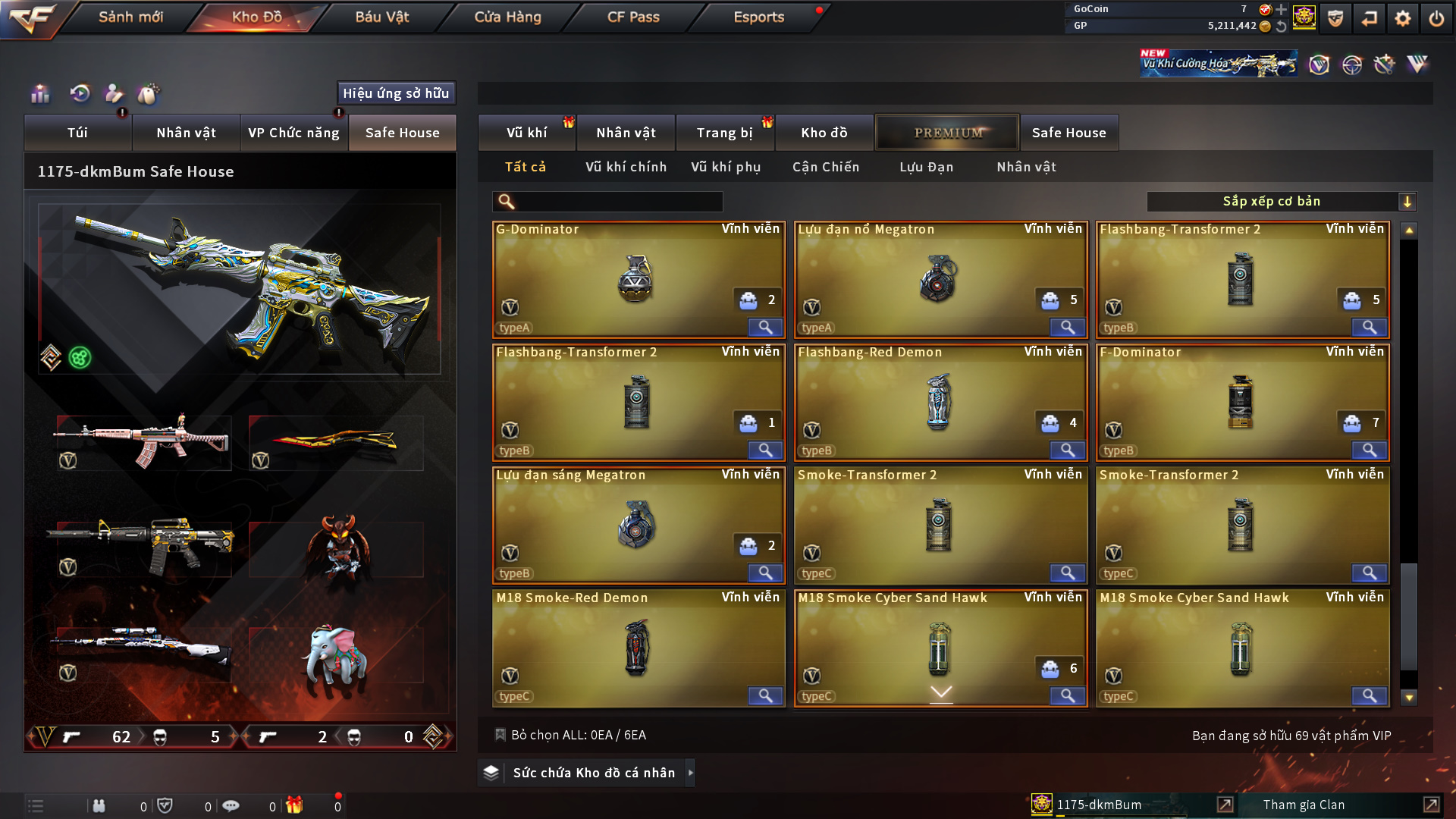
Task: Open the Vũ khí weapons tab
Action: (527, 133)
